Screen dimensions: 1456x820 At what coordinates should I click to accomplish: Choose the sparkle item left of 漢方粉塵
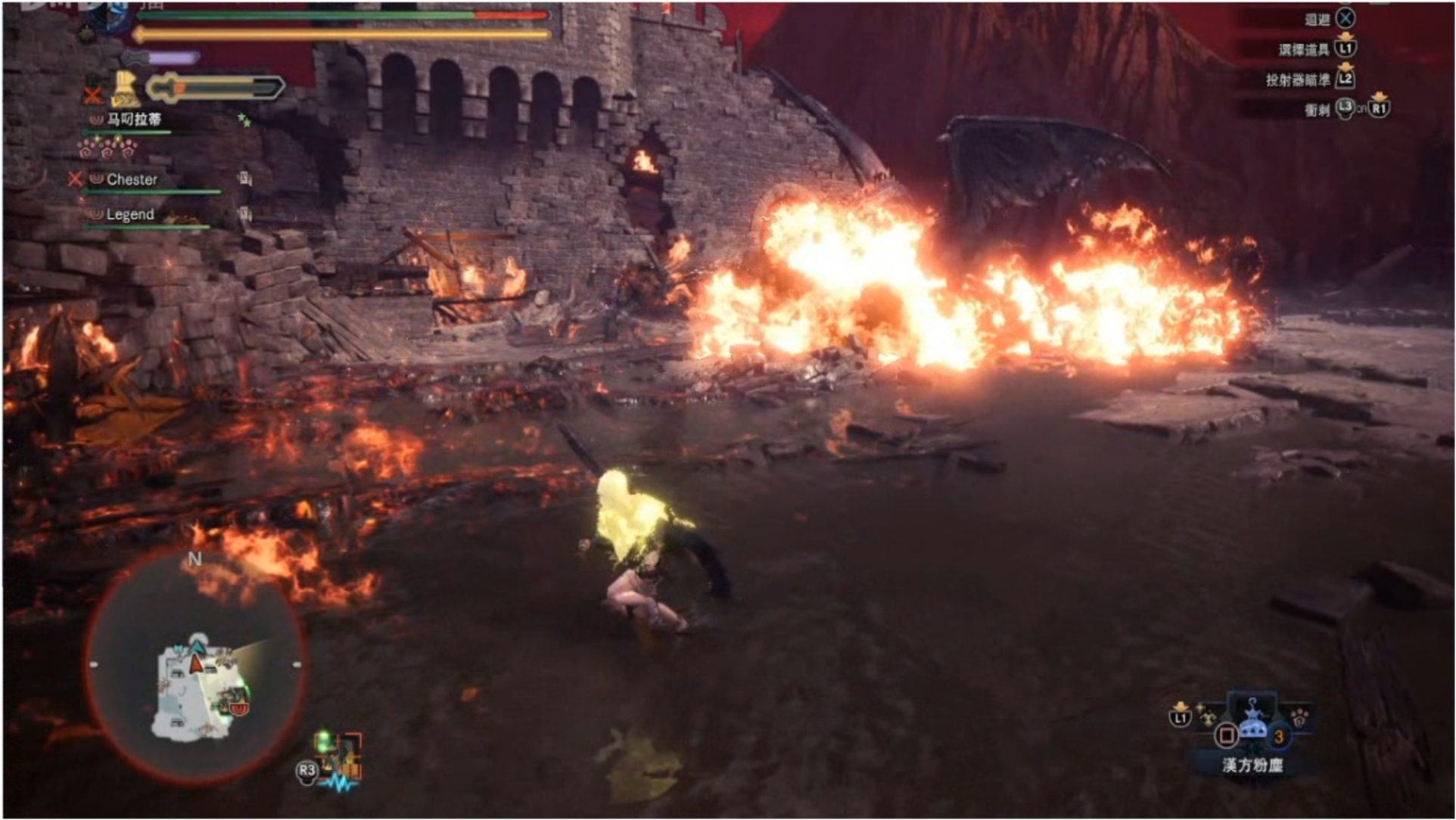click(1206, 714)
